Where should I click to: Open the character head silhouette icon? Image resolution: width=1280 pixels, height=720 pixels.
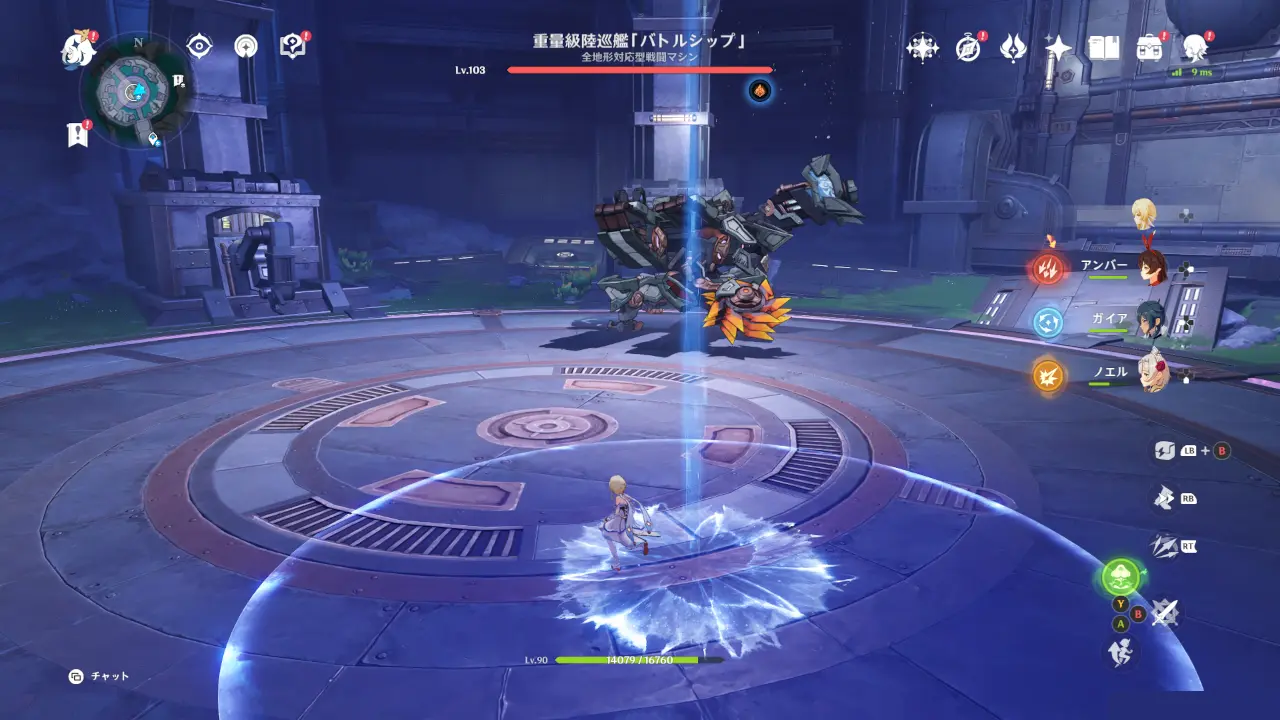1194,47
